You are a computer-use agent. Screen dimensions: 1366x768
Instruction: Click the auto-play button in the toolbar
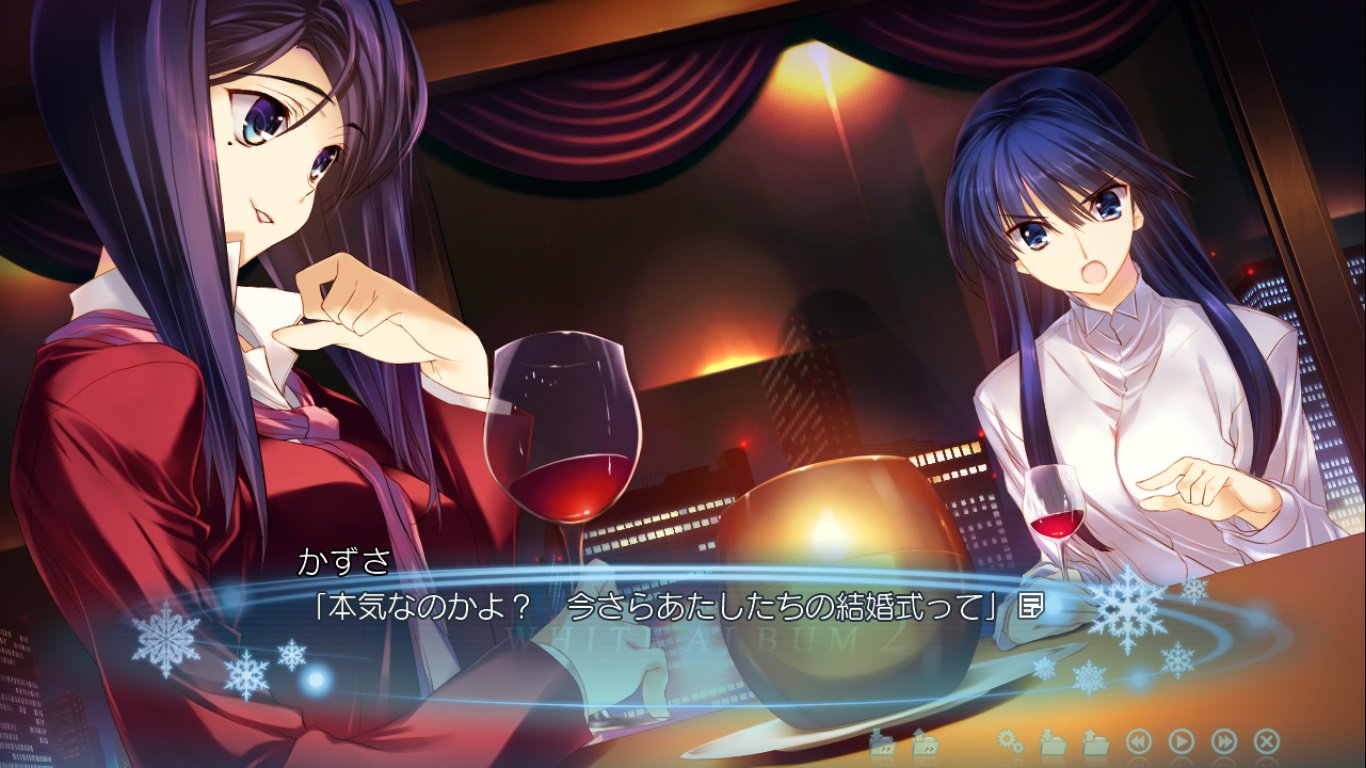1180,742
